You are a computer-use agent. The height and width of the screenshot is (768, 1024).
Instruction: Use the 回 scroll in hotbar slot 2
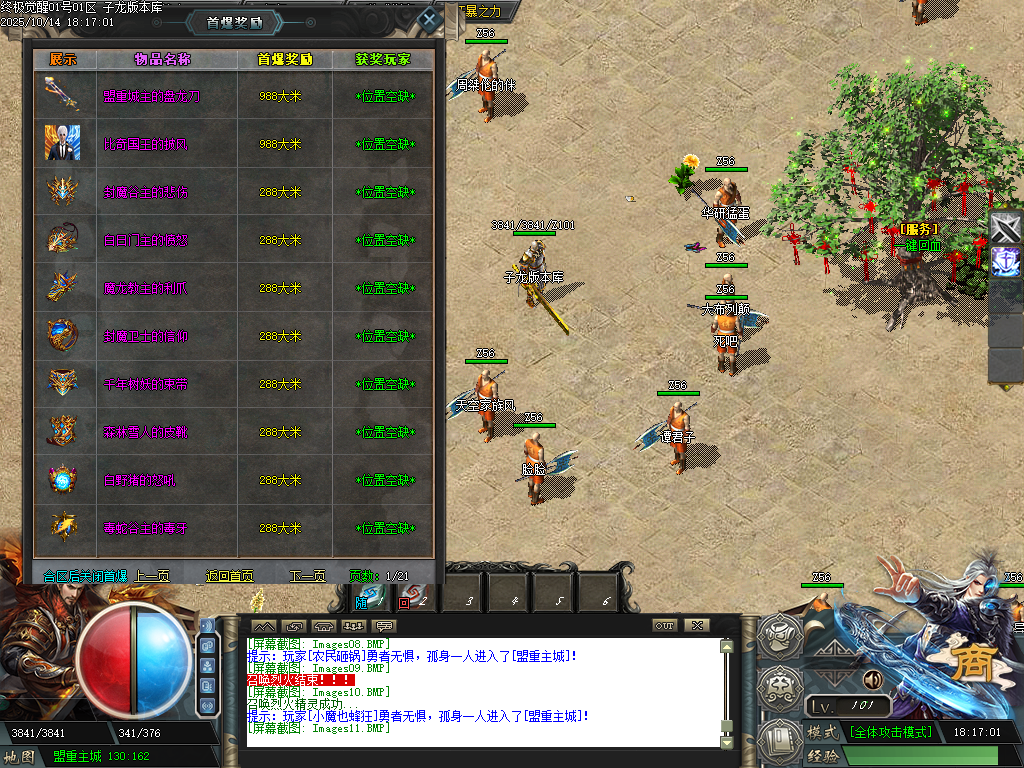pyautogui.click(x=410, y=597)
